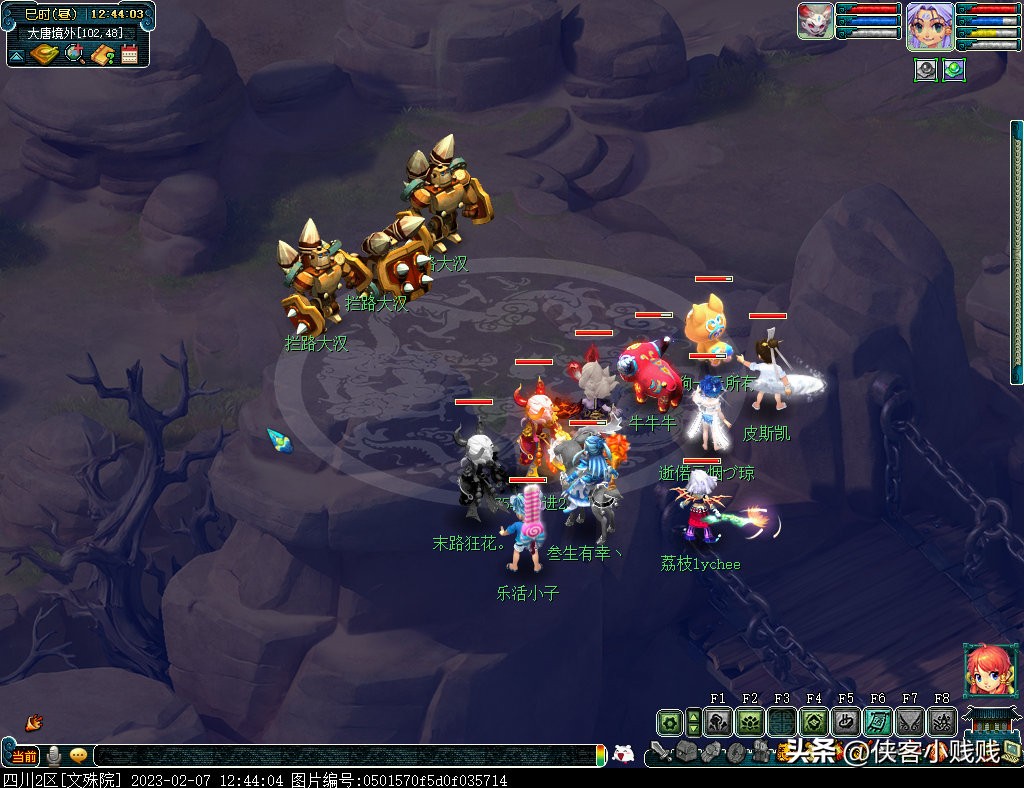Viewport: 1024px width, 788px height.
Task: Click the green orb buff icon
Action: (x=954, y=71)
